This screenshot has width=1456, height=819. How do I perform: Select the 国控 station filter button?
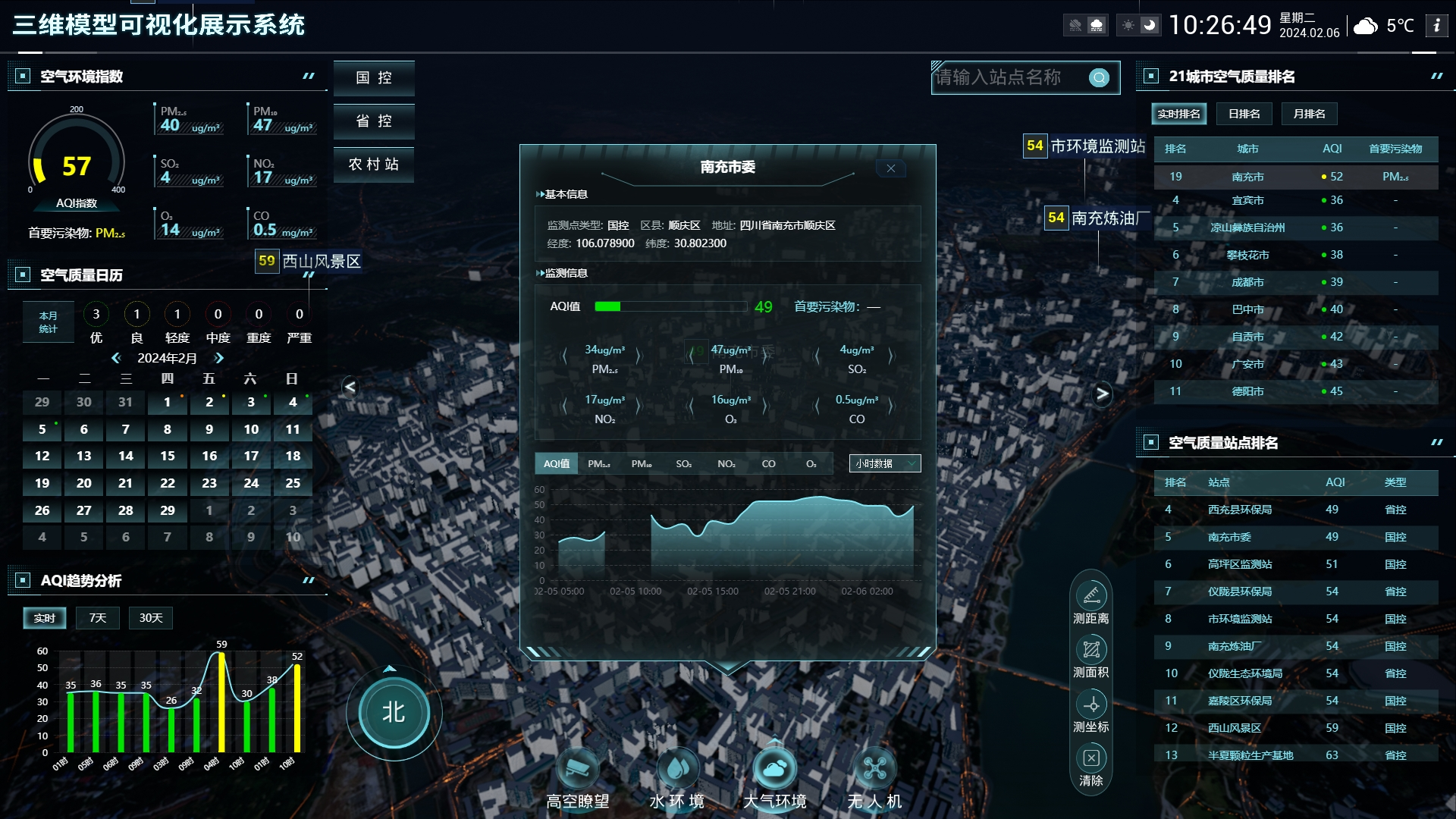(x=374, y=78)
